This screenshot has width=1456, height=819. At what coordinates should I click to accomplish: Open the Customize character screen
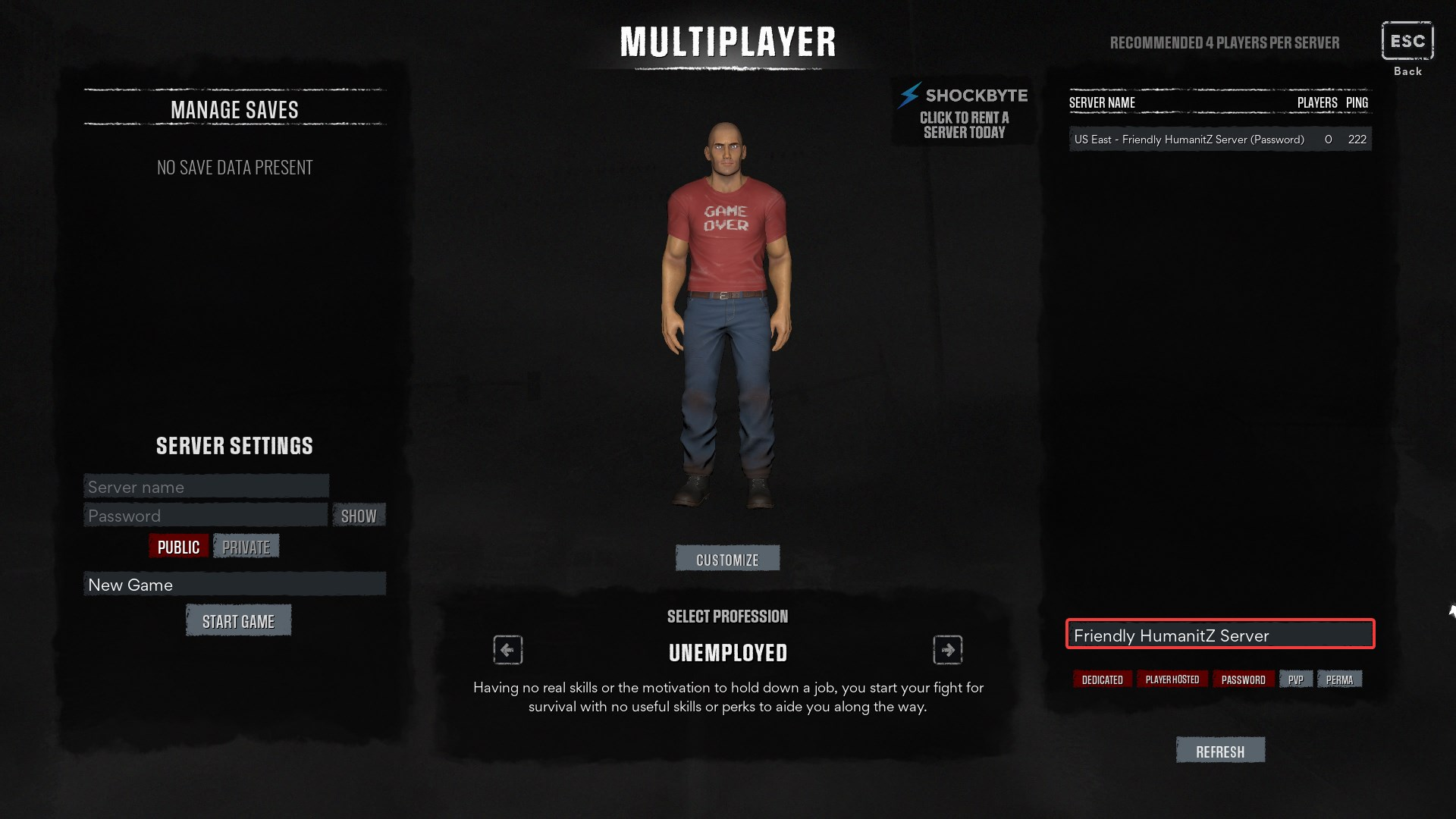click(x=727, y=558)
